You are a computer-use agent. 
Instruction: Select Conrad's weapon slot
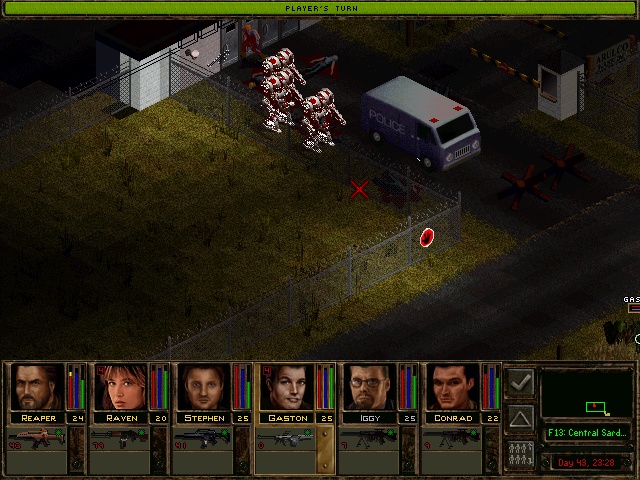coord(453,438)
